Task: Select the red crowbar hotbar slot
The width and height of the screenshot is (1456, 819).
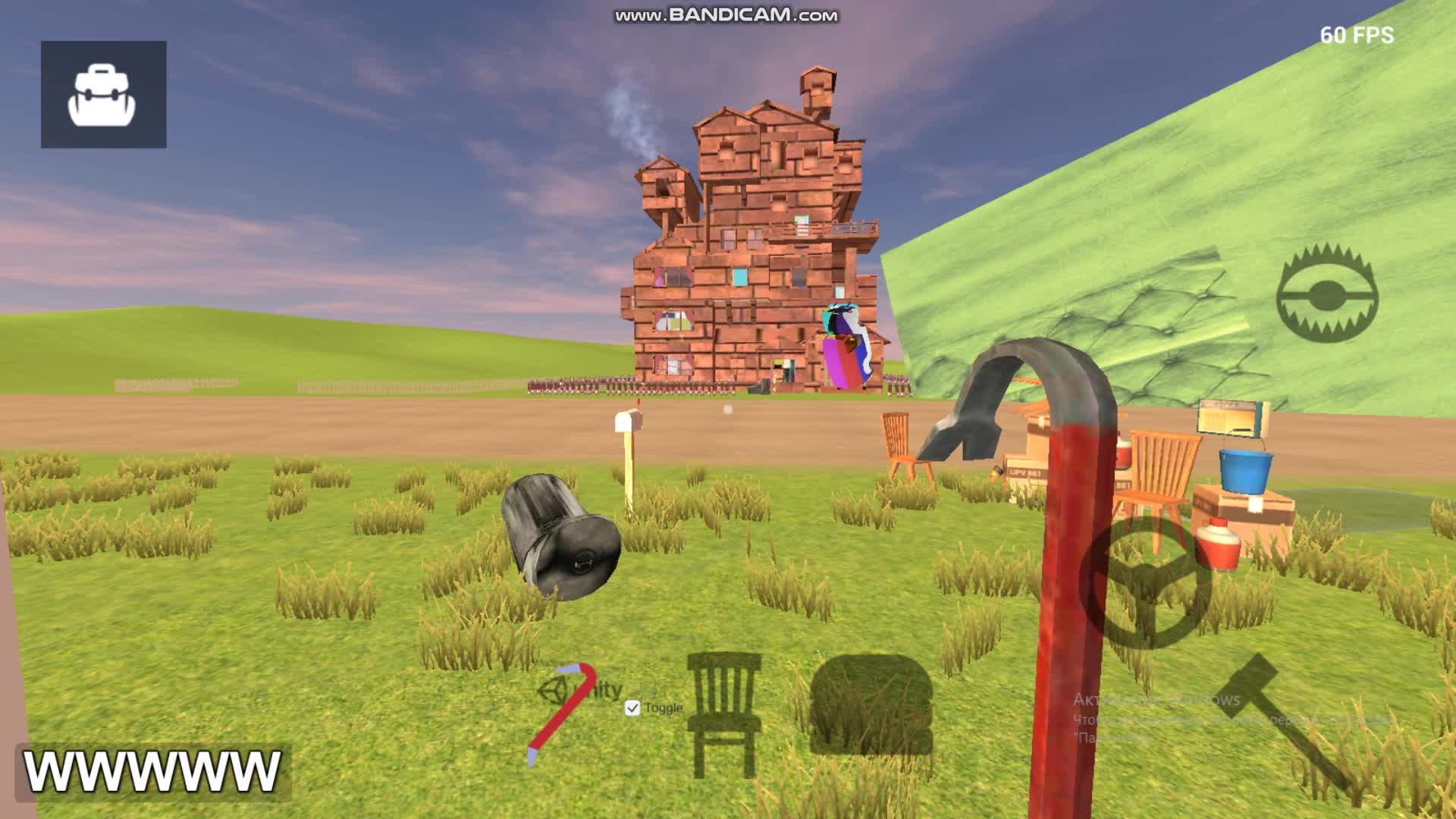Action: 562,713
